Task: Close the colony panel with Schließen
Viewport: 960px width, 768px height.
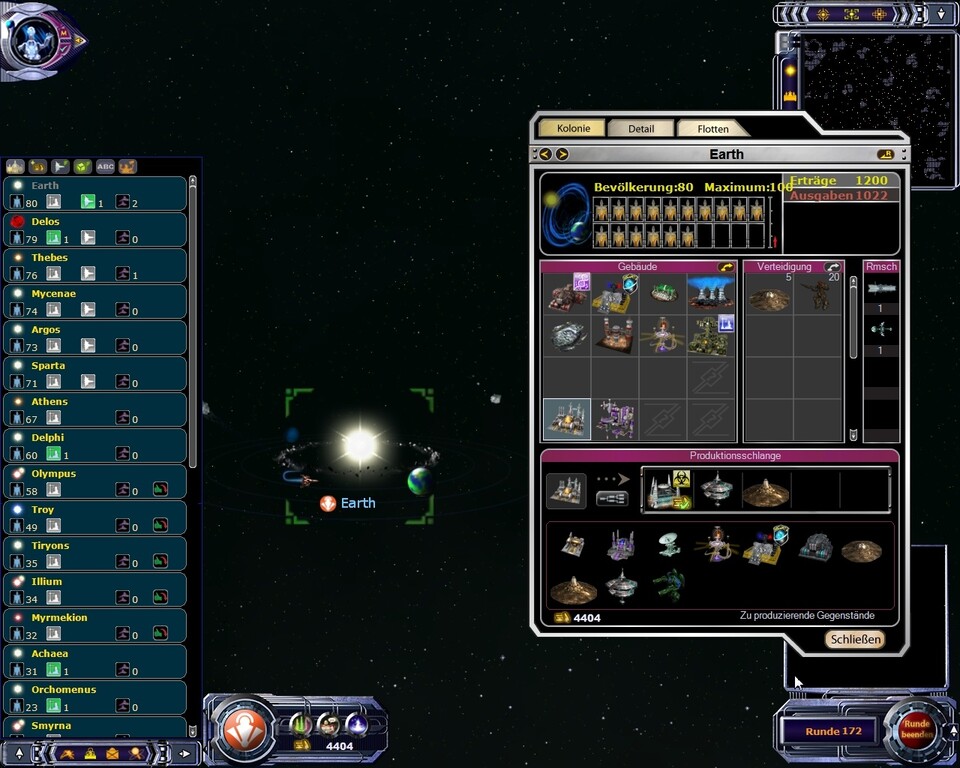Action: coord(855,639)
